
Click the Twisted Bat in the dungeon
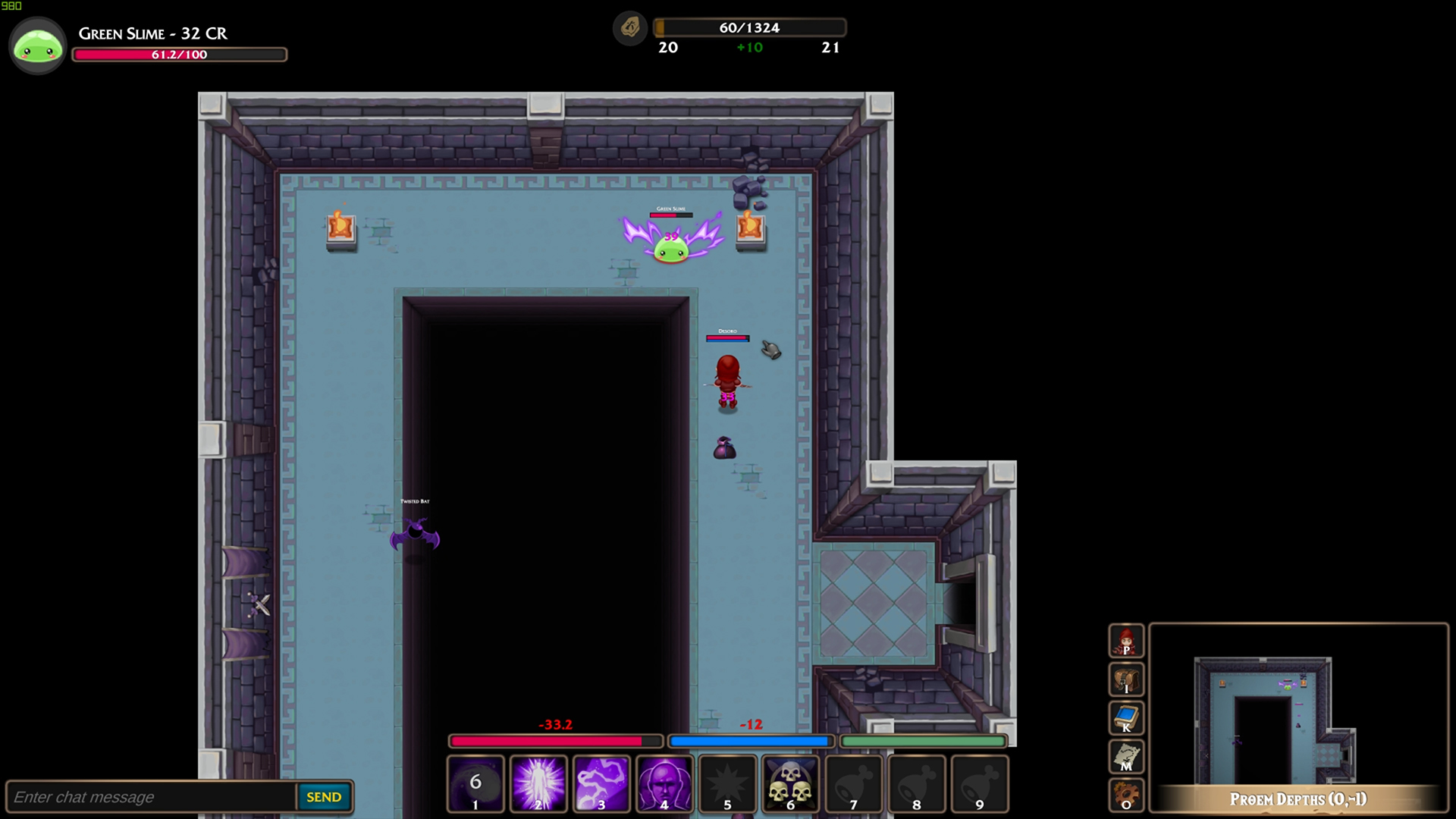point(416,535)
